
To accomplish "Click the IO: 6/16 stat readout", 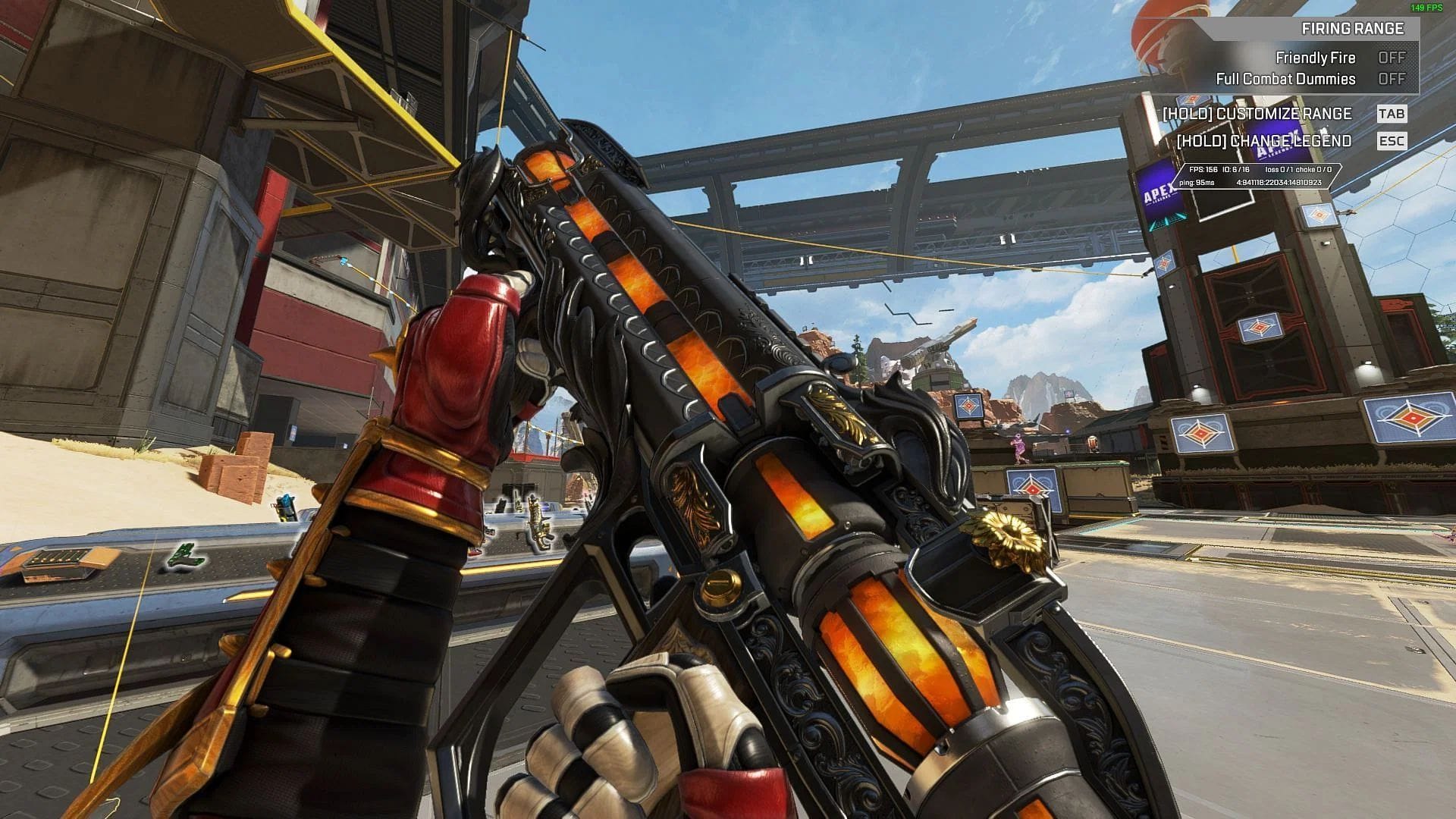I will [1236, 170].
